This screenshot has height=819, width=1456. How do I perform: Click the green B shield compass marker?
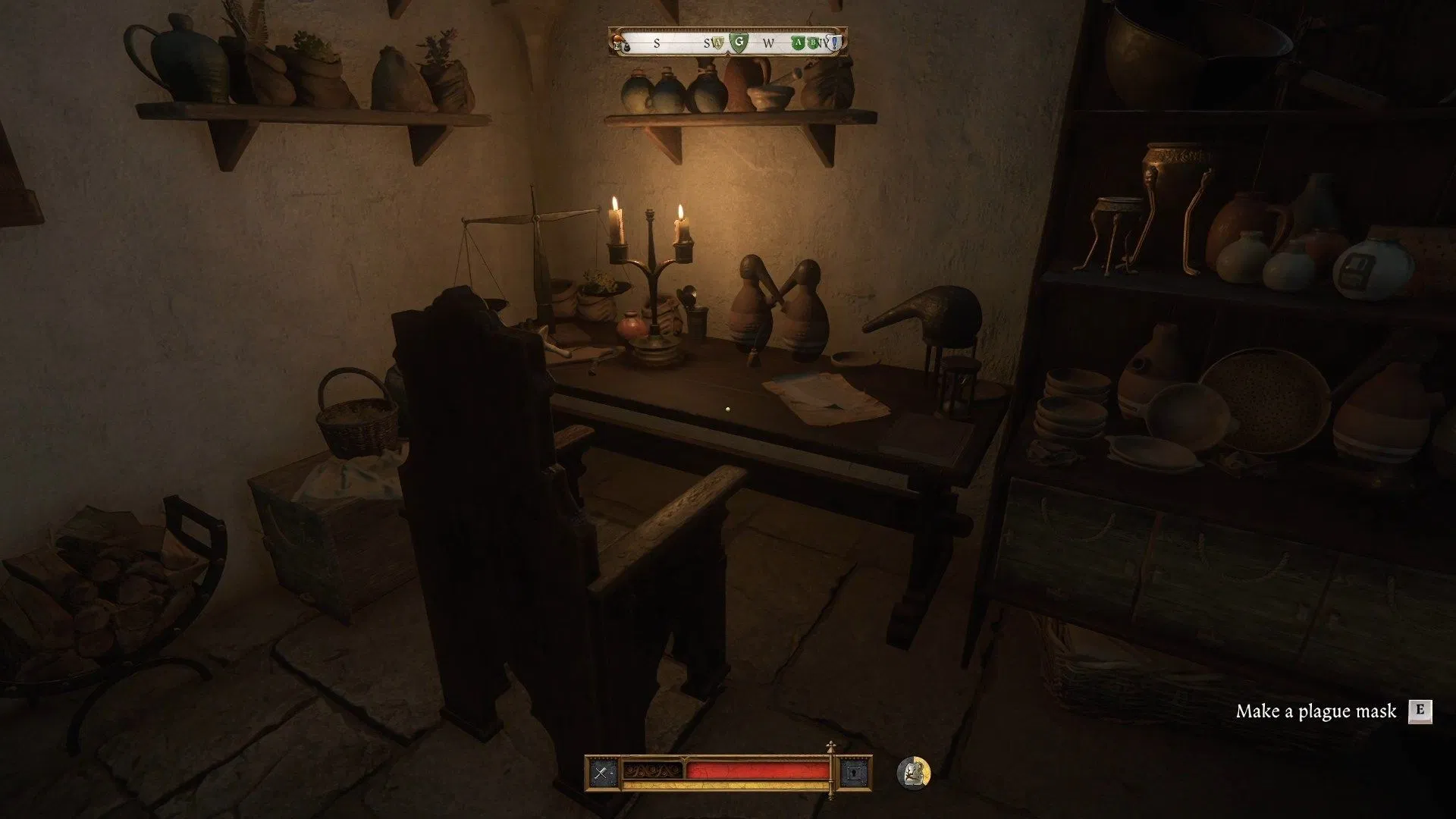coord(813,43)
